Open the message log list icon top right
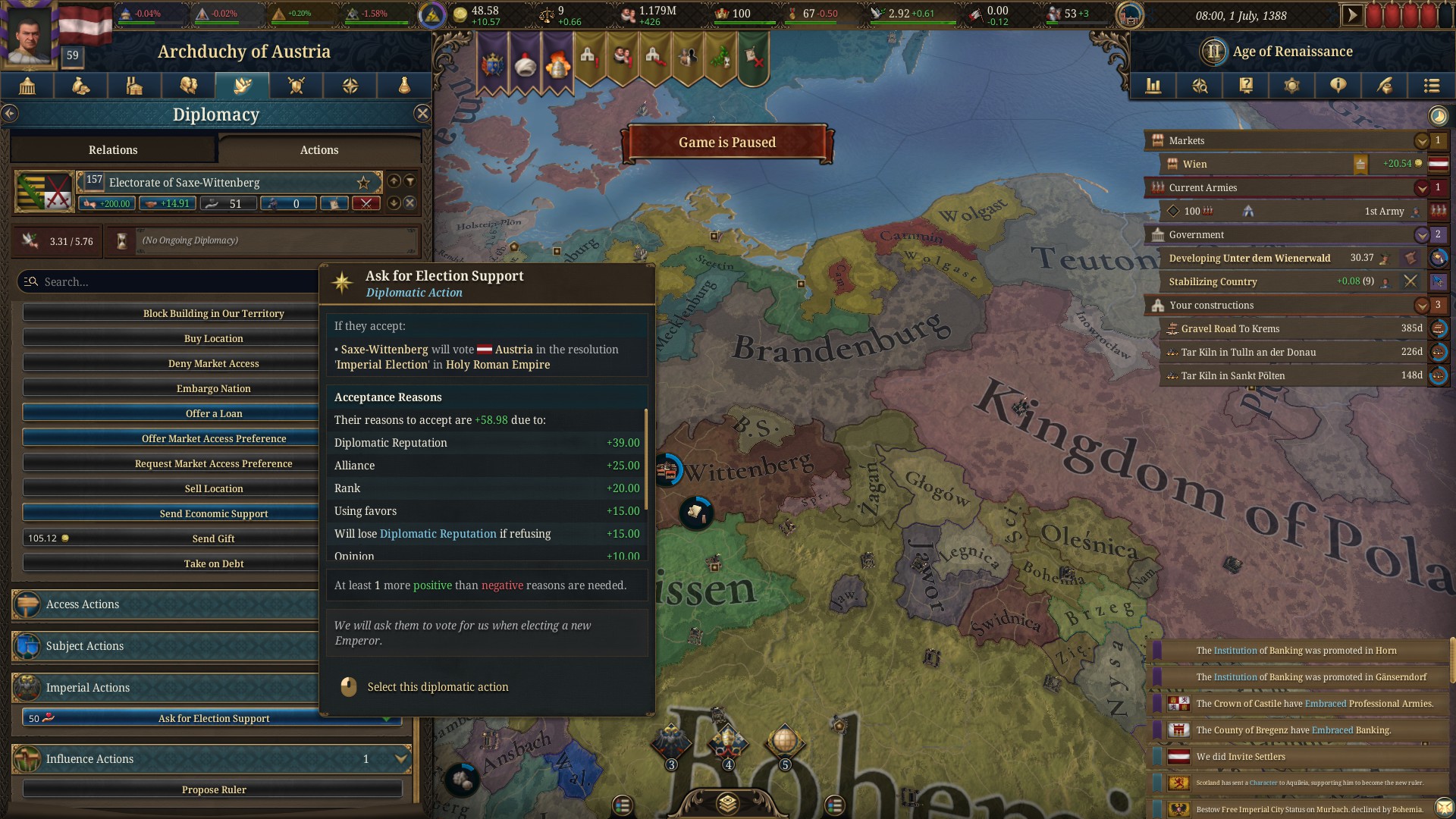The image size is (1456, 819). tap(1432, 86)
